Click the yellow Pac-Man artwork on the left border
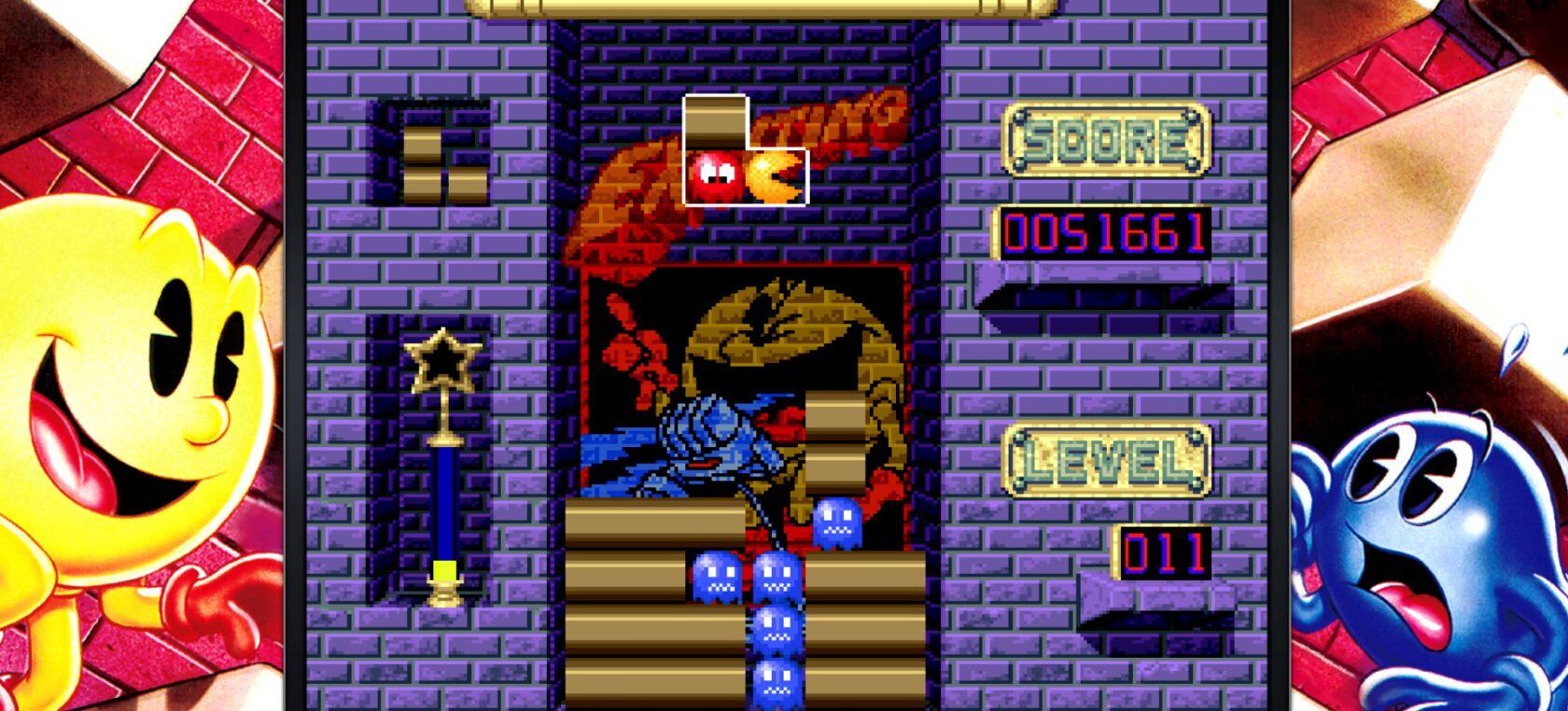 point(131,355)
